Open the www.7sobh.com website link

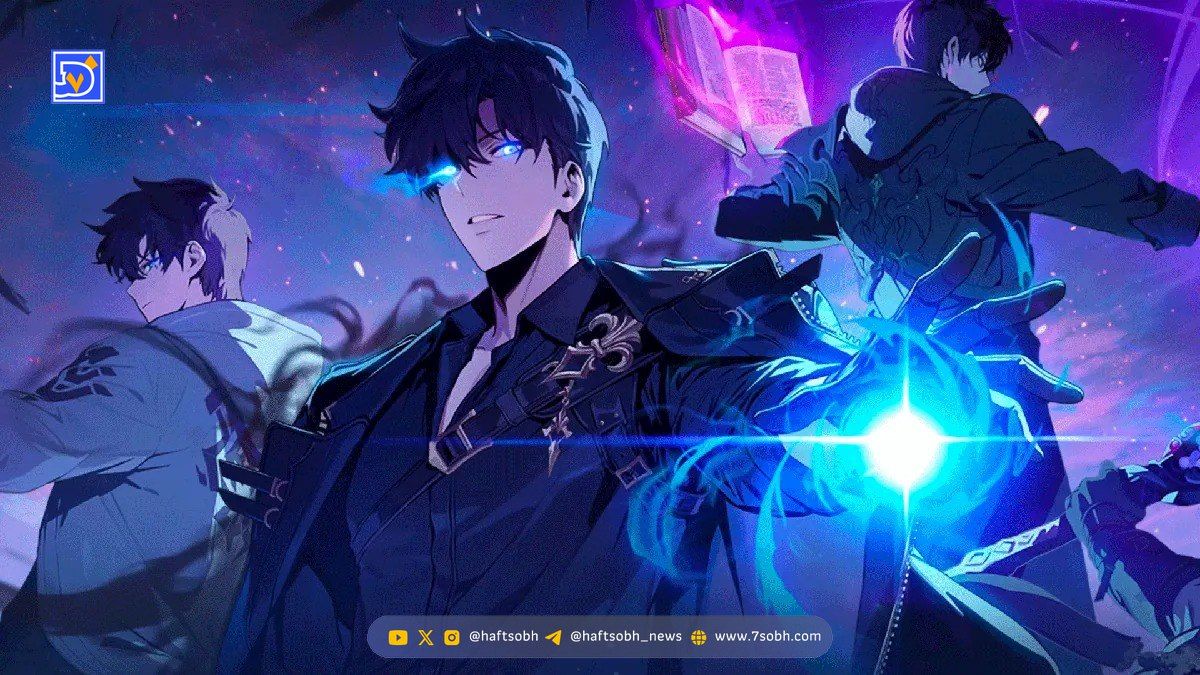[767, 636]
